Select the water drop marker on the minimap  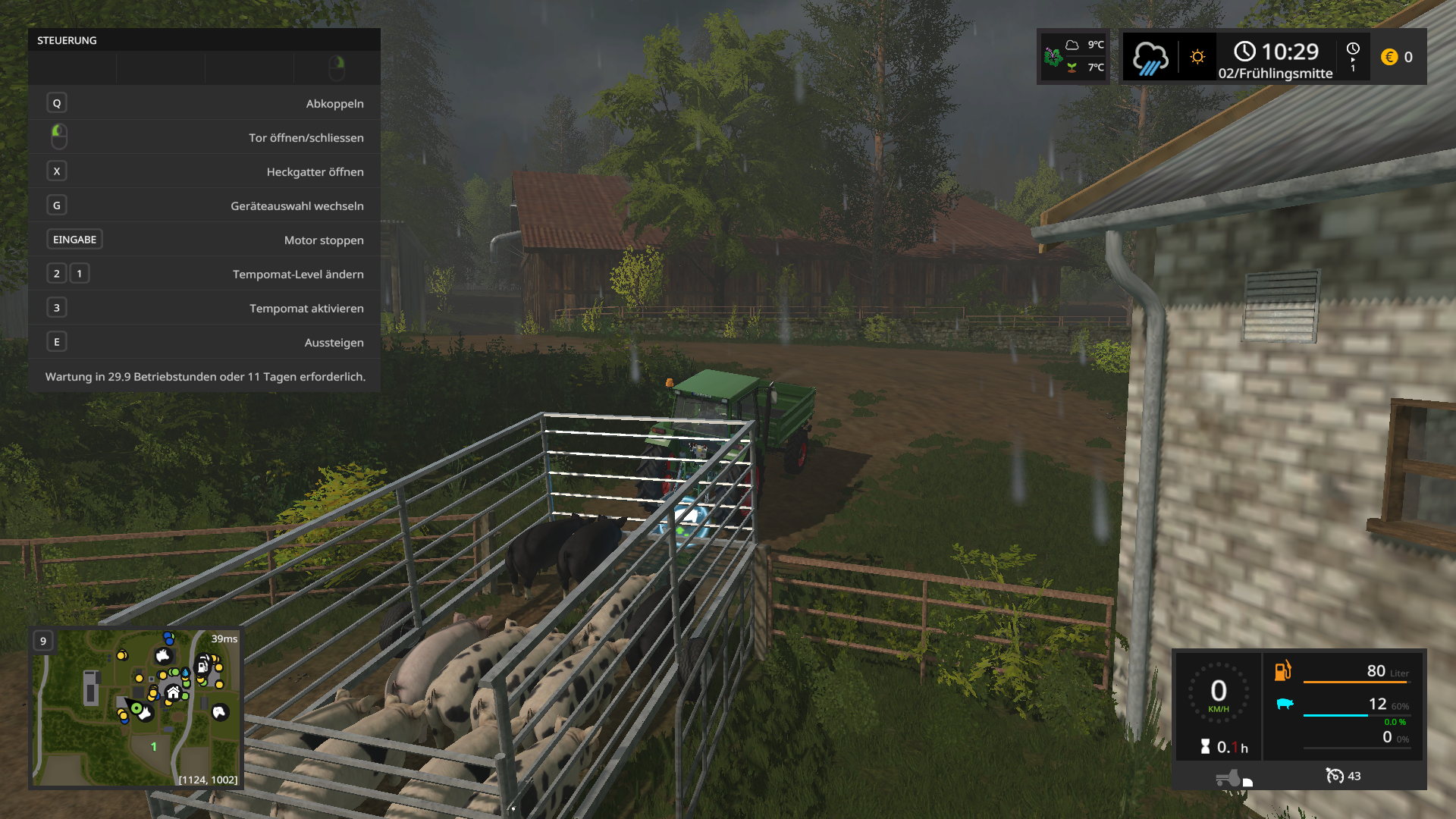pos(186,673)
